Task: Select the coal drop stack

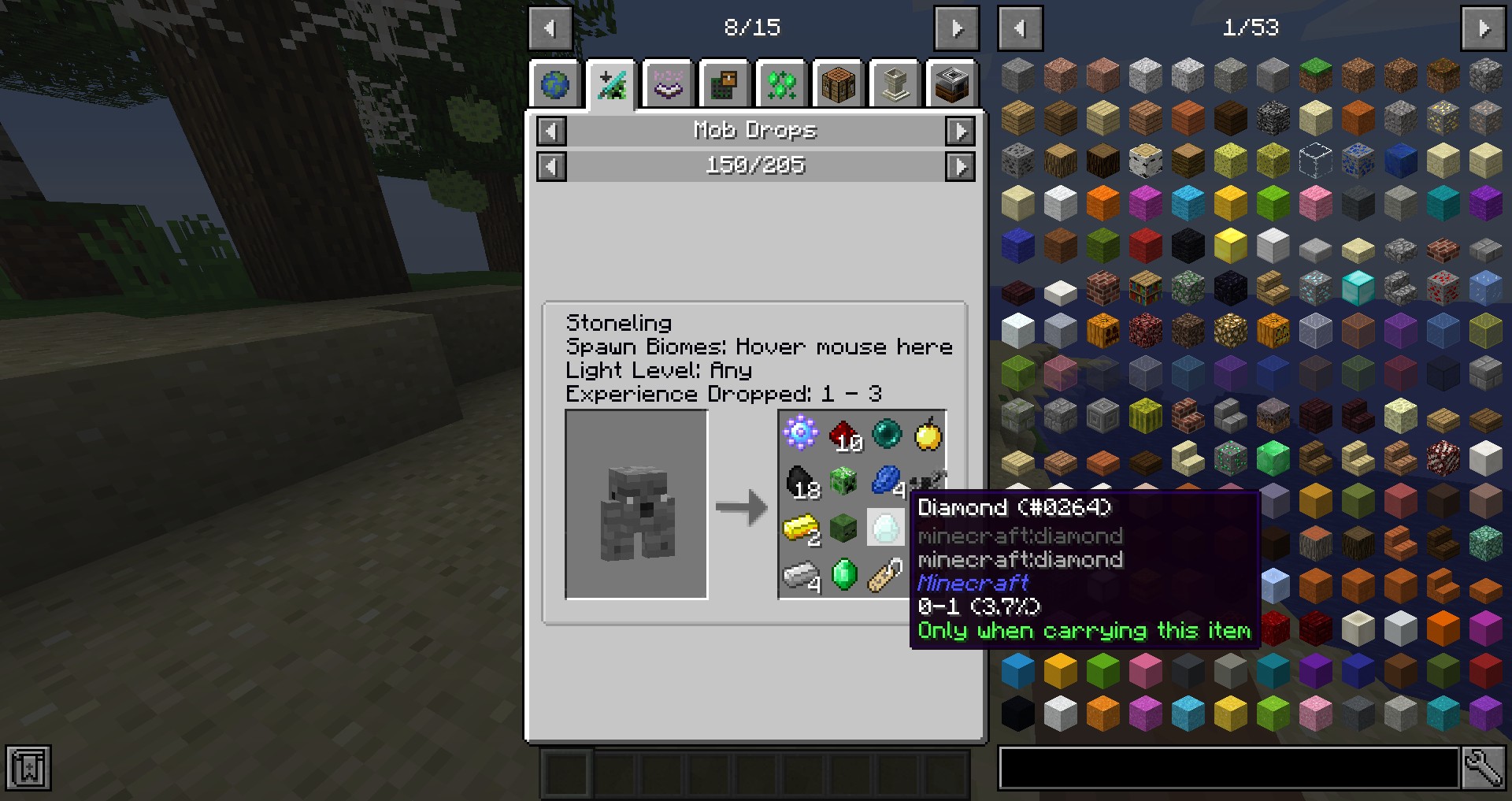Action: coord(801,480)
